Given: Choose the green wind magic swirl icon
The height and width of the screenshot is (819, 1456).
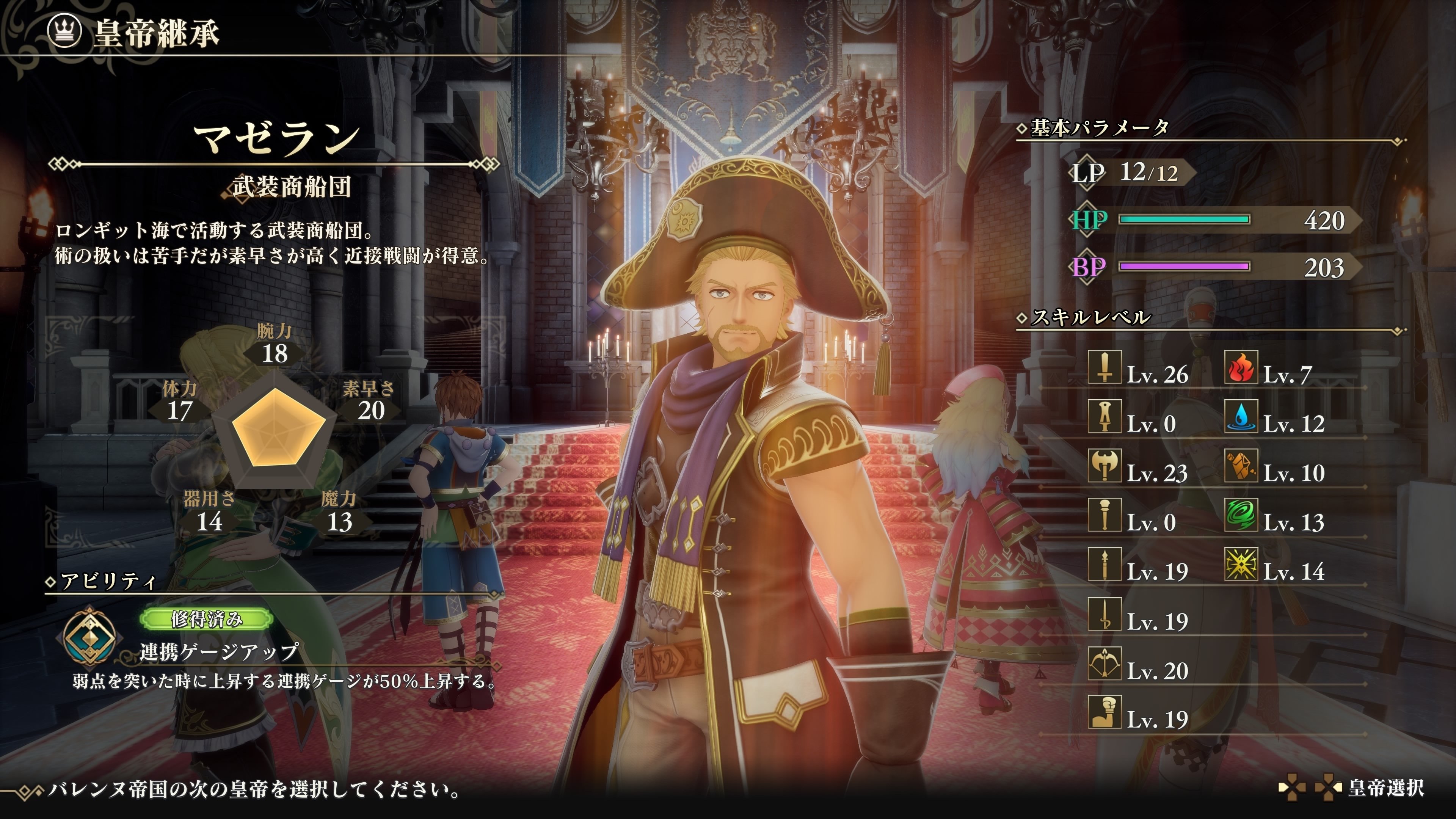Looking at the screenshot, I should click(x=1241, y=515).
